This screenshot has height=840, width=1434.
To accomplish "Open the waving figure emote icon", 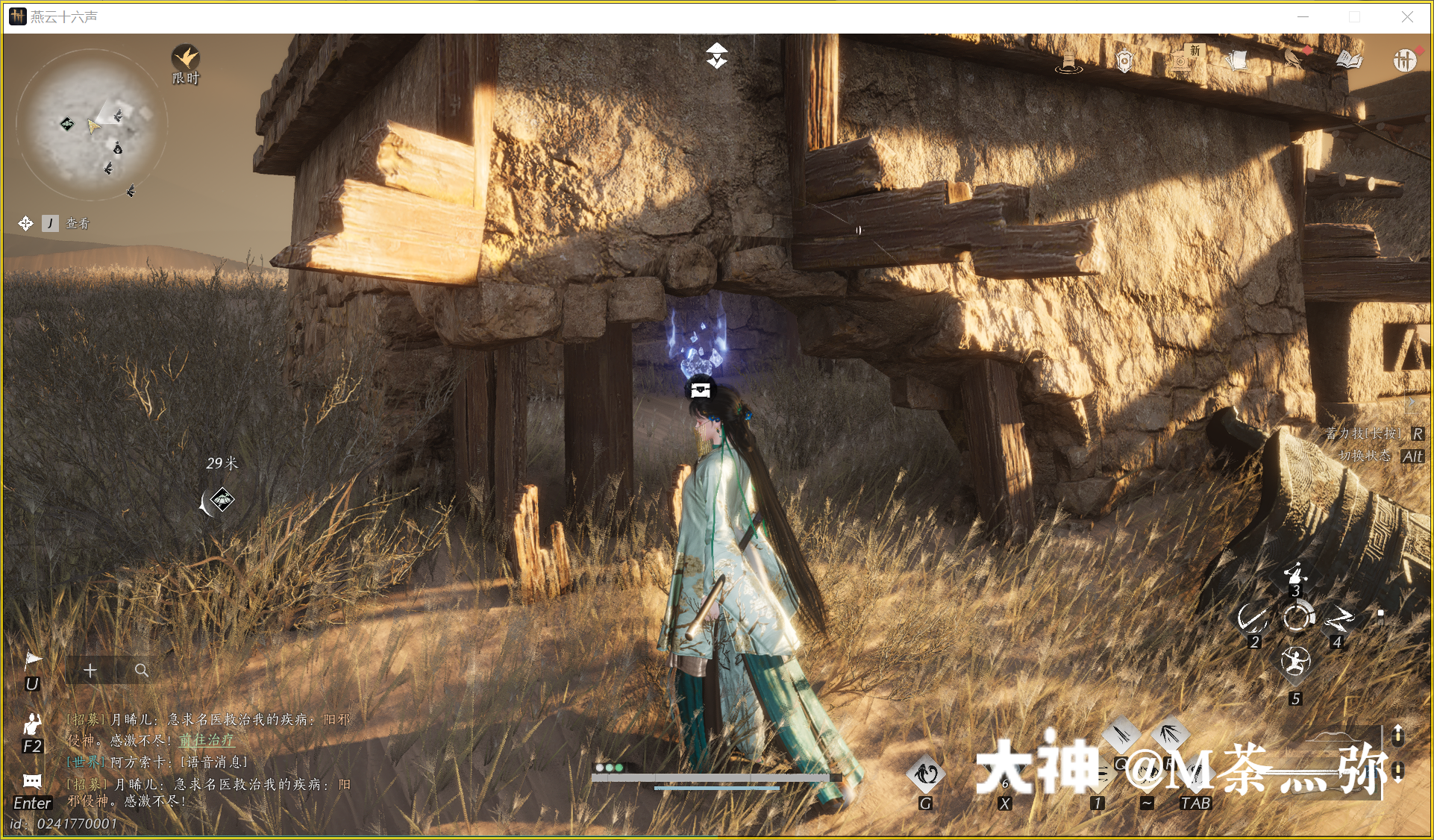I will click(x=32, y=723).
